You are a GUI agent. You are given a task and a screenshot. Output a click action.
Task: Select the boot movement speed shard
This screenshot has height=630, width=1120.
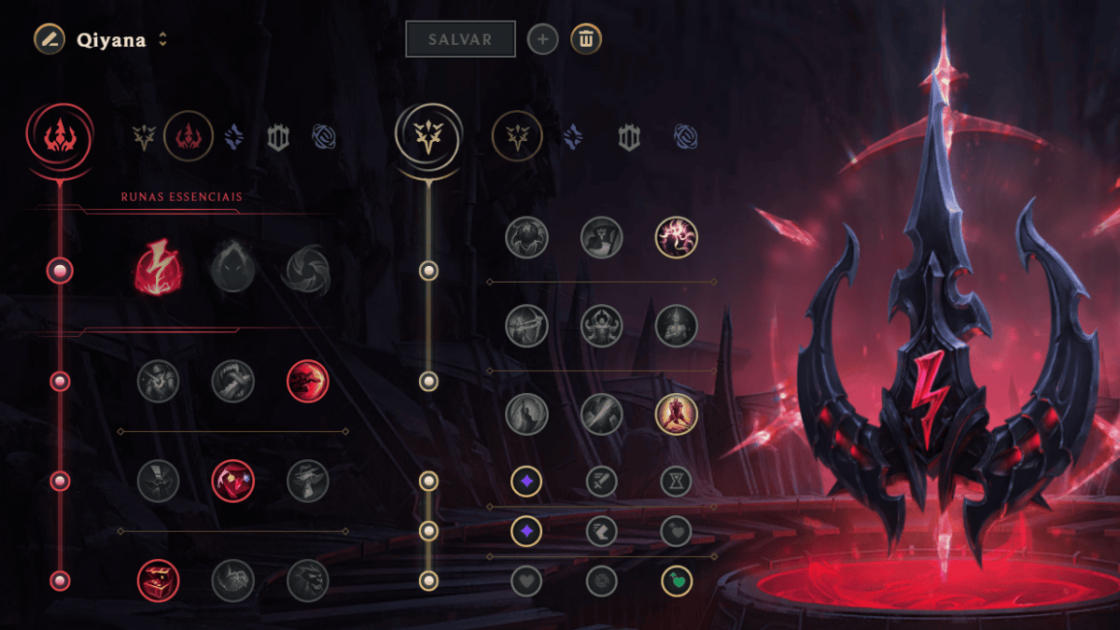click(601, 531)
